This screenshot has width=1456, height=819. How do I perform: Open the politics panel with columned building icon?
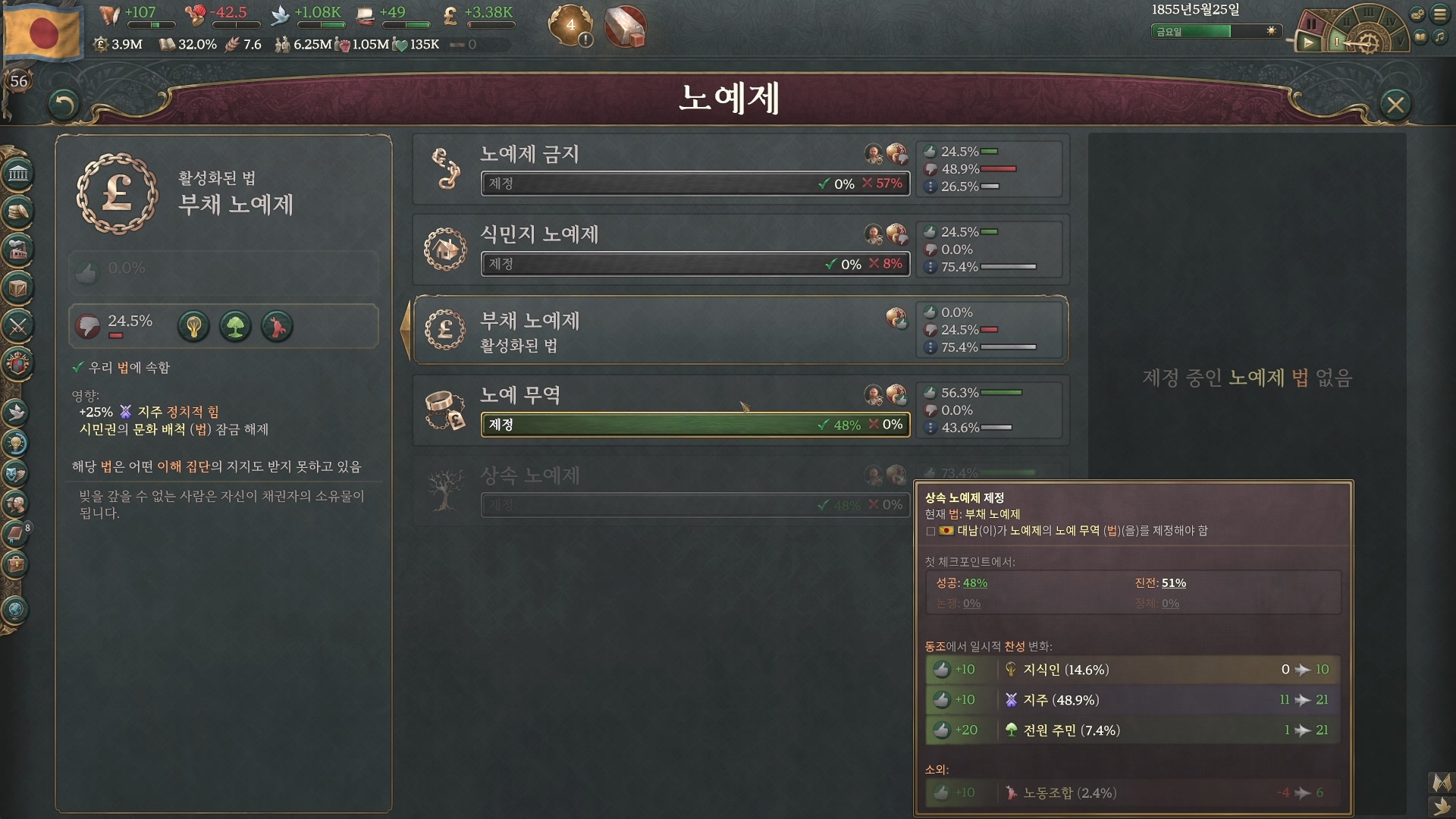click(x=18, y=174)
